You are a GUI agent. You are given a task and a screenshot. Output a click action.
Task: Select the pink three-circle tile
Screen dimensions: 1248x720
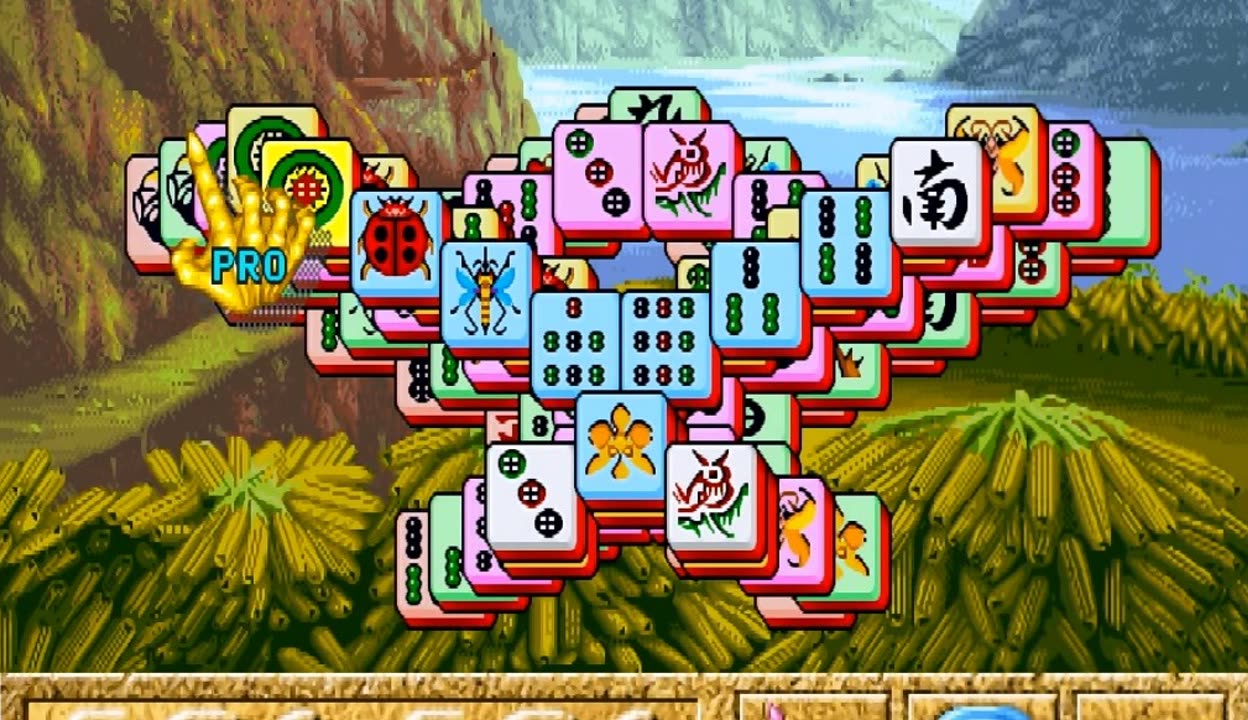(x=597, y=172)
